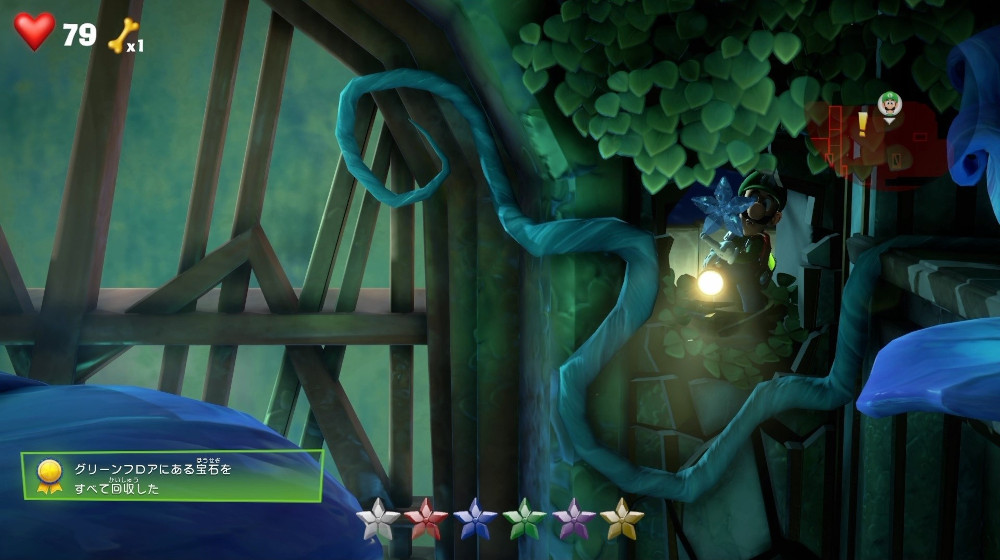Choose the yellow star gem
This screenshot has height=560, width=1000.
coord(621,519)
